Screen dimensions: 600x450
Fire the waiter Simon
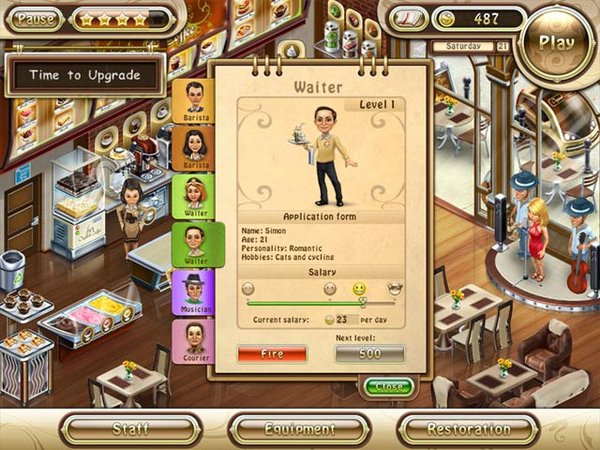tap(272, 354)
